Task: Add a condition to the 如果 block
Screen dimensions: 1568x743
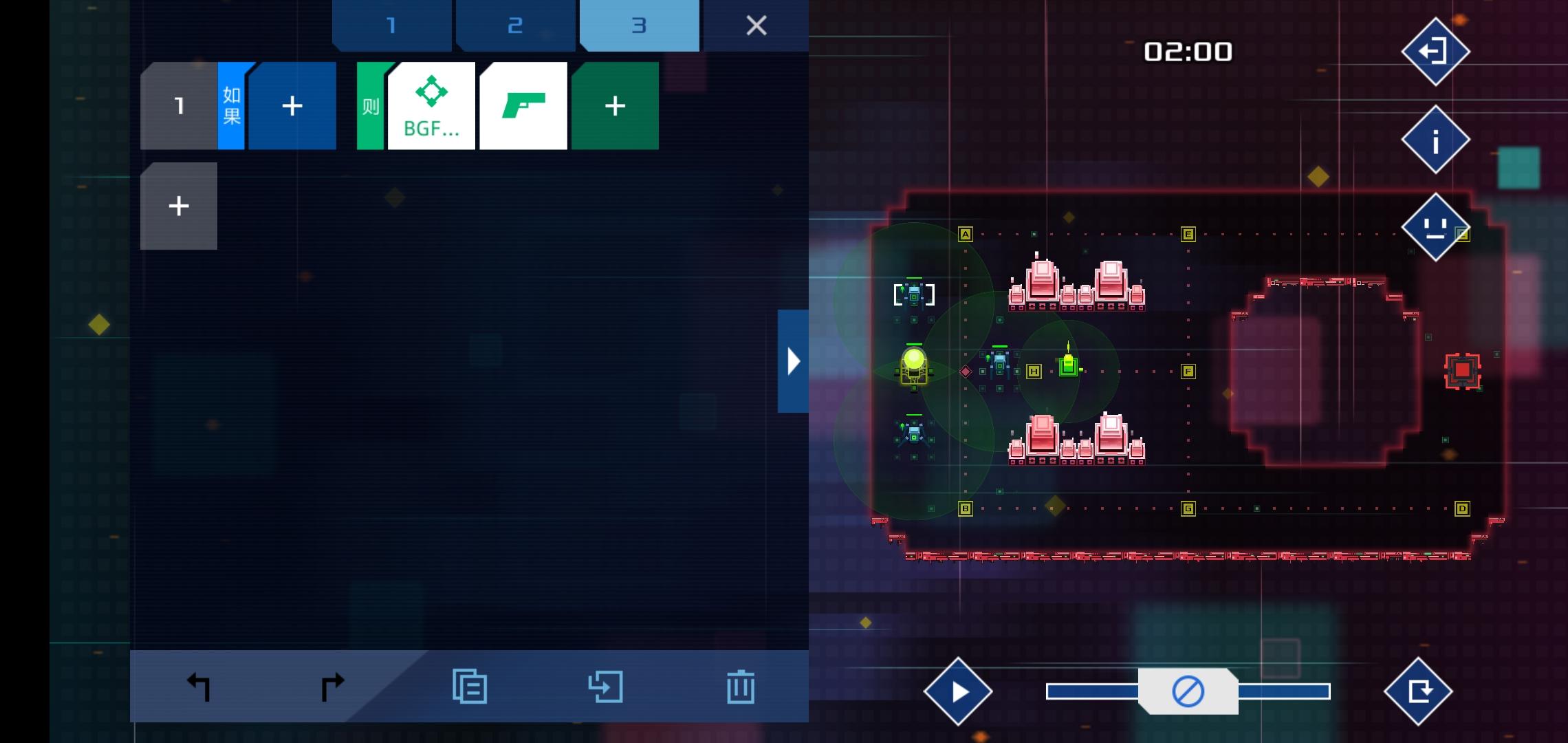Action: pyautogui.click(x=292, y=105)
